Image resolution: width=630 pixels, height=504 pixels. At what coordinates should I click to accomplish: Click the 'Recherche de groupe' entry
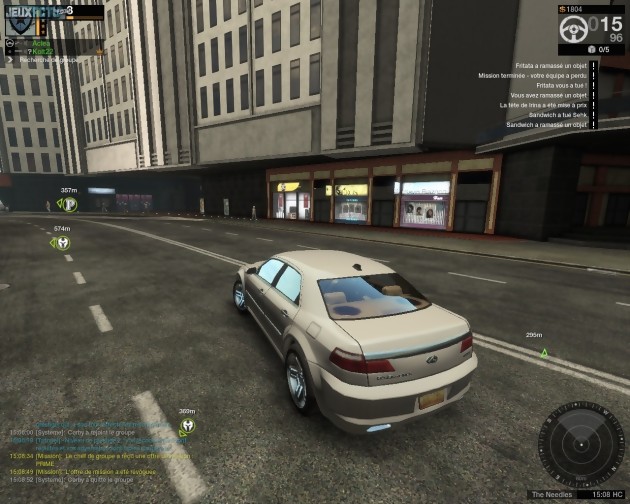(54, 60)
